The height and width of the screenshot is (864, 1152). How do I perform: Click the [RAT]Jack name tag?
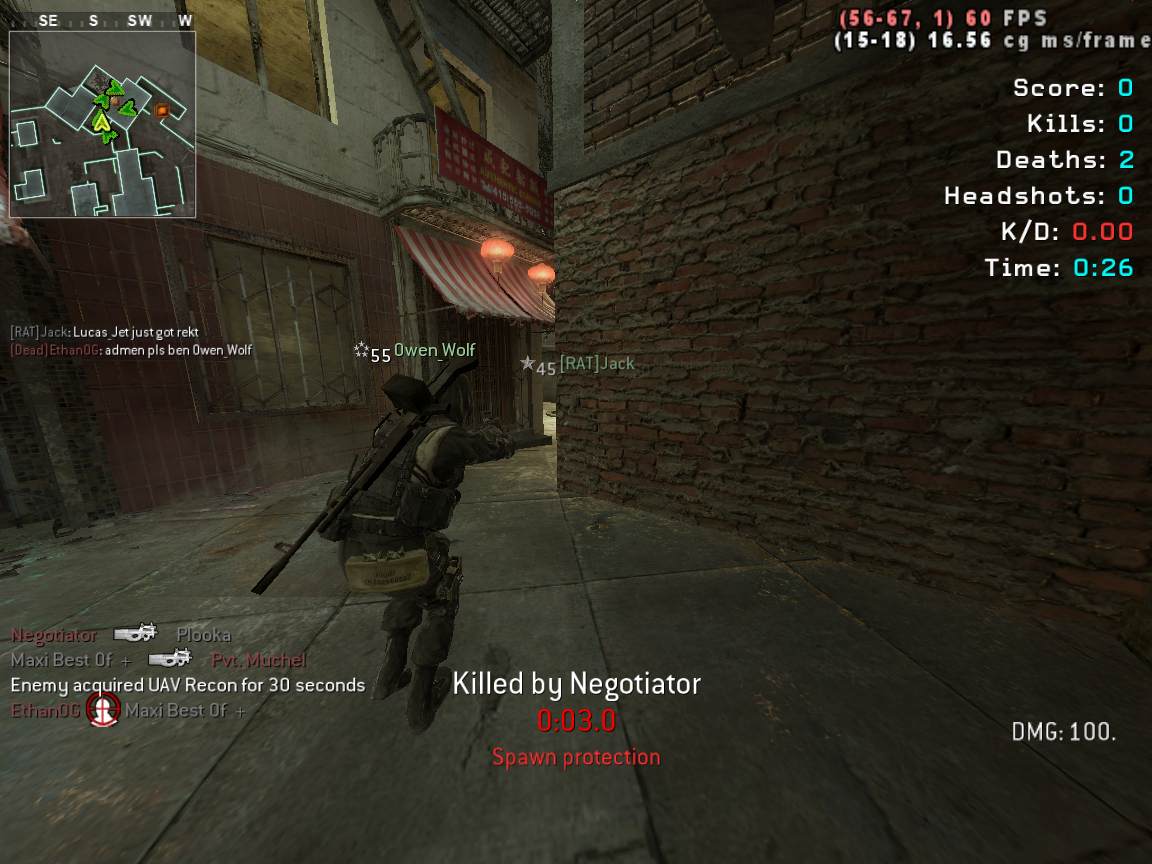point(596,364)
